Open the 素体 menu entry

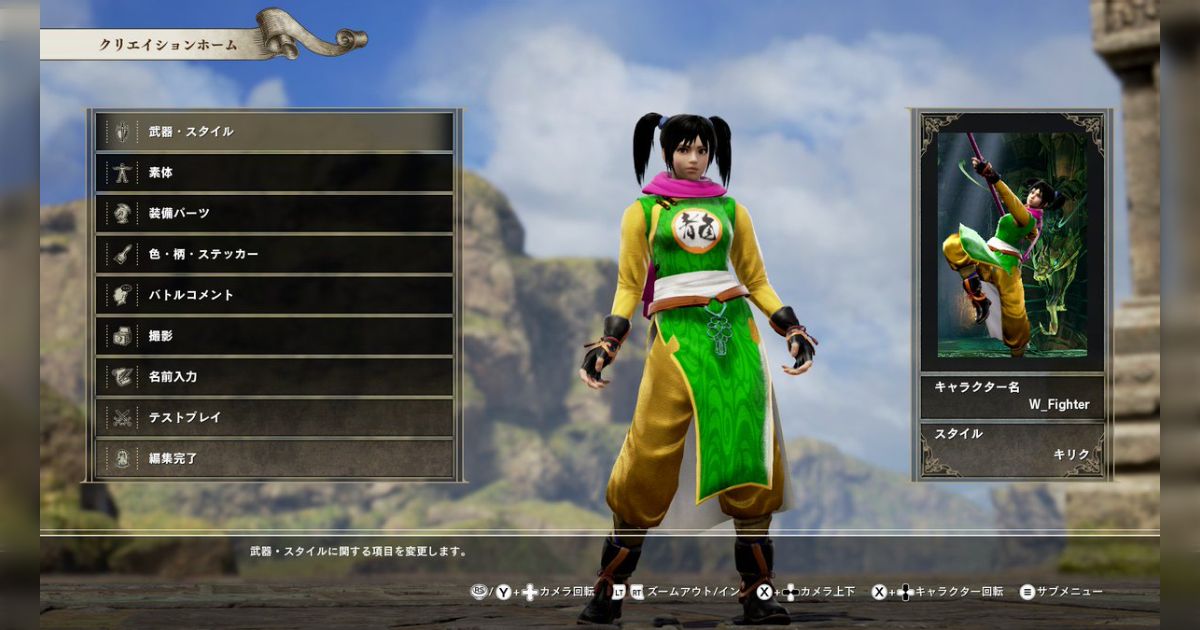click(x=274, y=172)
